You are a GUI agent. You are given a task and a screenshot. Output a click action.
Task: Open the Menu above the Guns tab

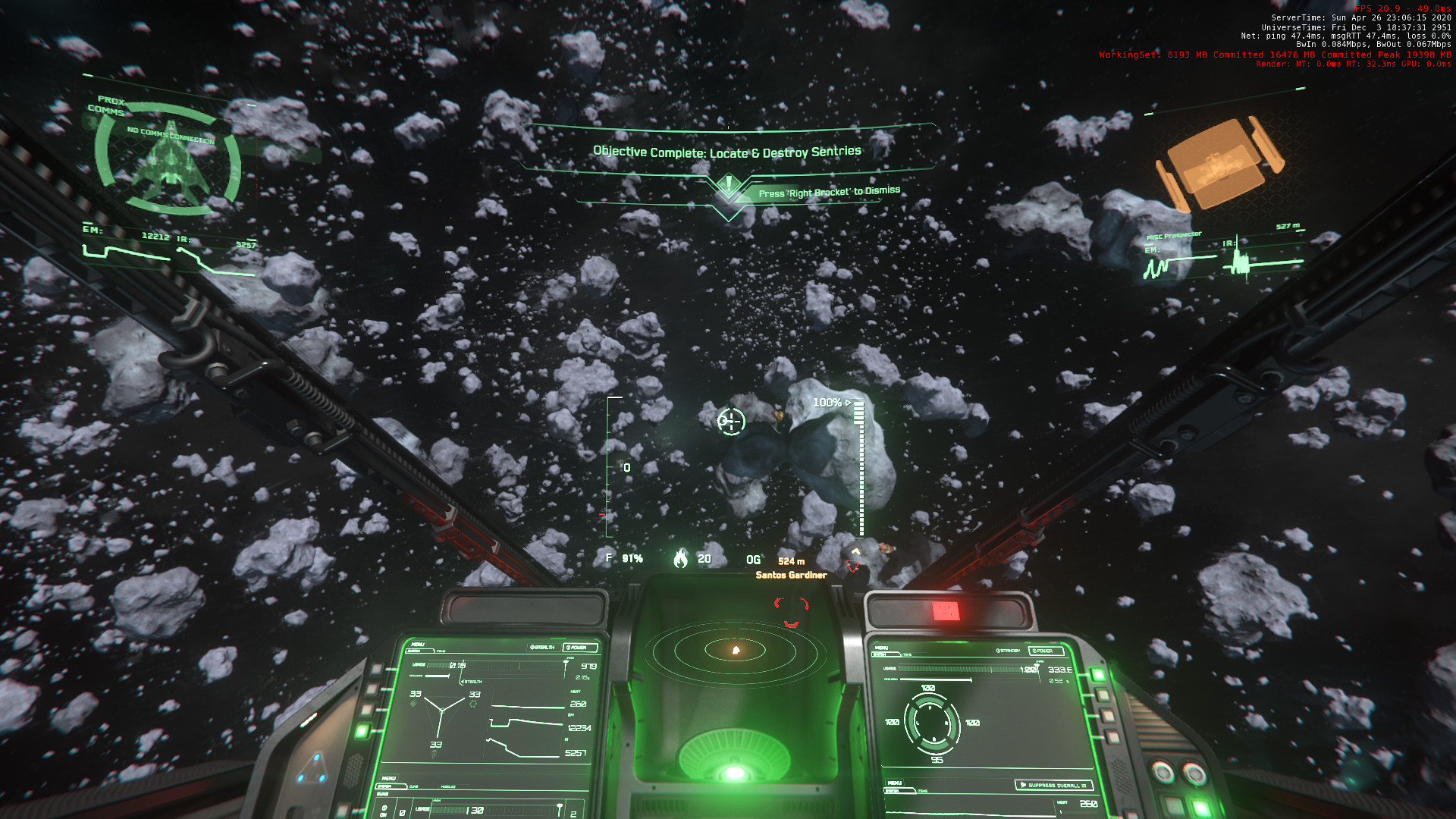pos(389,778)
